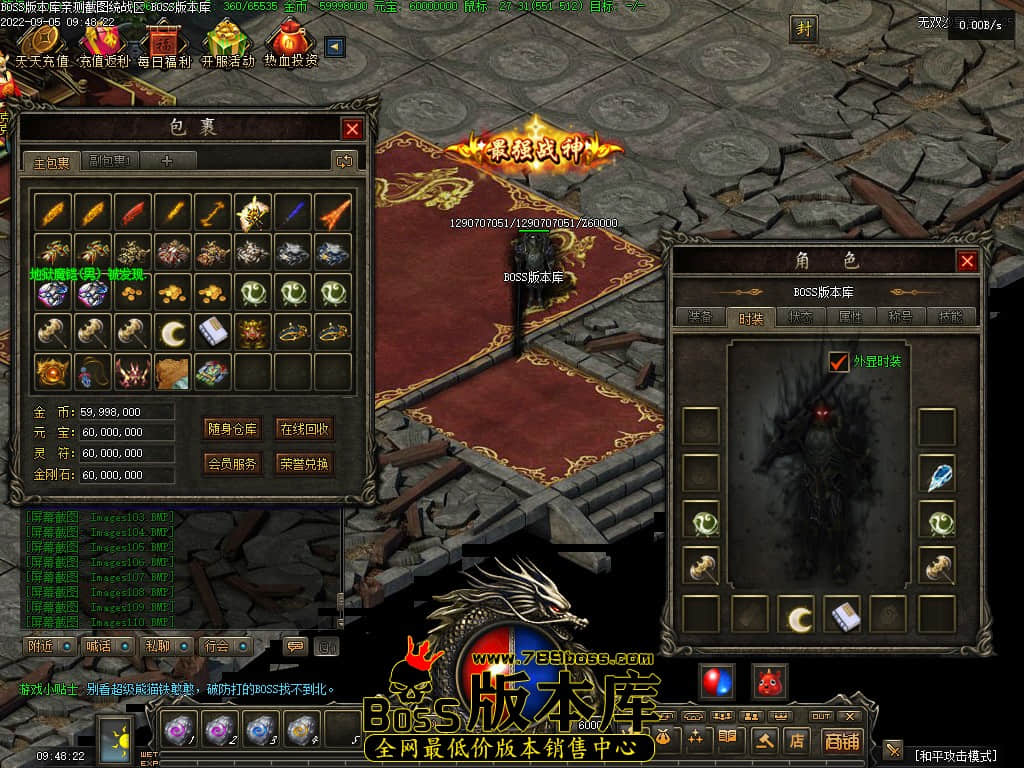Select the blue crystal fashion slot

pos(937,475)
